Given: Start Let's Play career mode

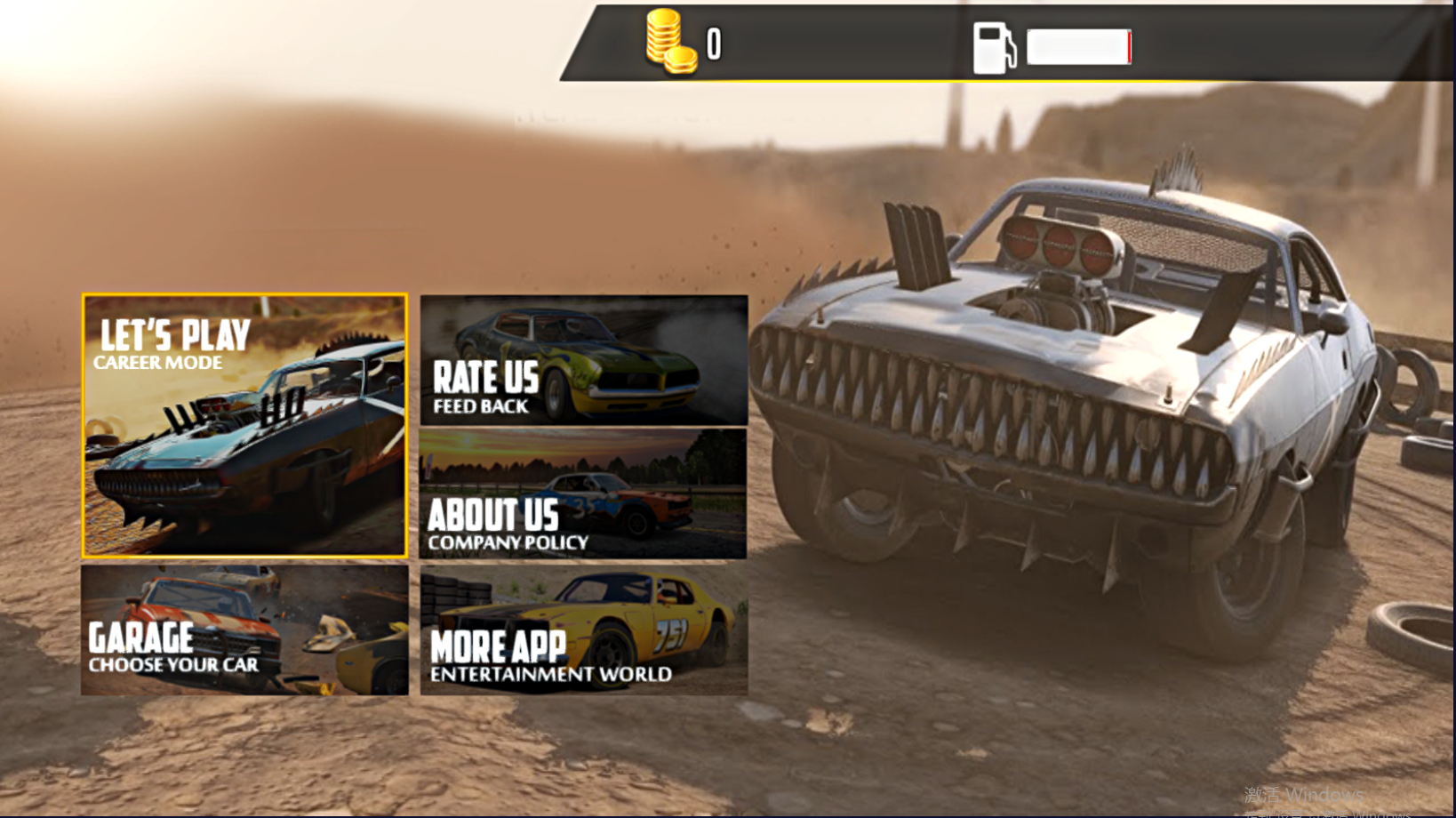Looking at the screenshot, I should tap(244, 426).
